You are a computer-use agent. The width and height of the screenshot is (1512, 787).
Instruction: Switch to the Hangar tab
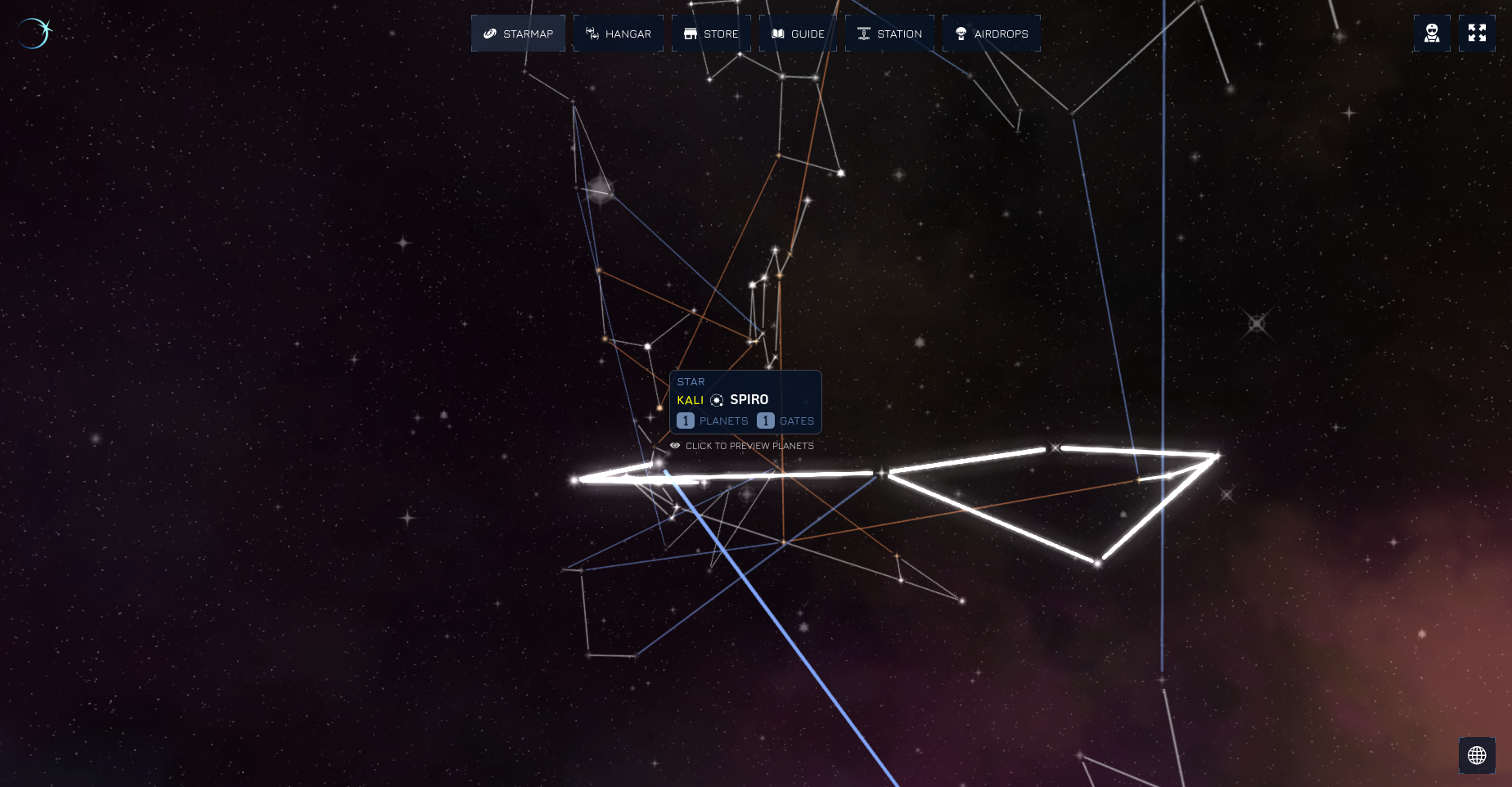[619, 34]
